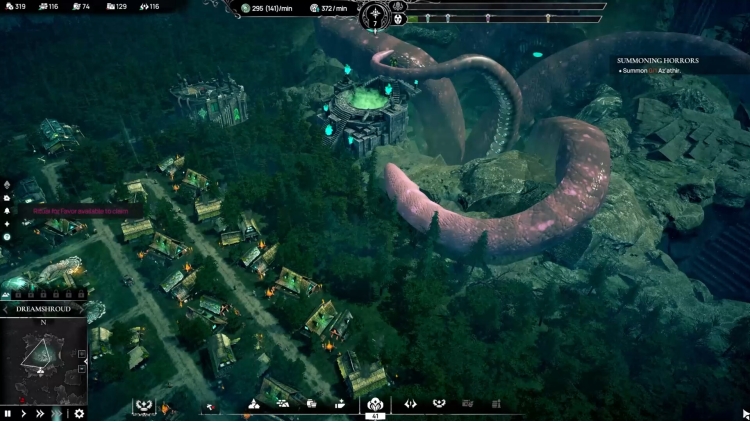
Task: Open the Summoning Horrors objective tracker
Action: 659,60
